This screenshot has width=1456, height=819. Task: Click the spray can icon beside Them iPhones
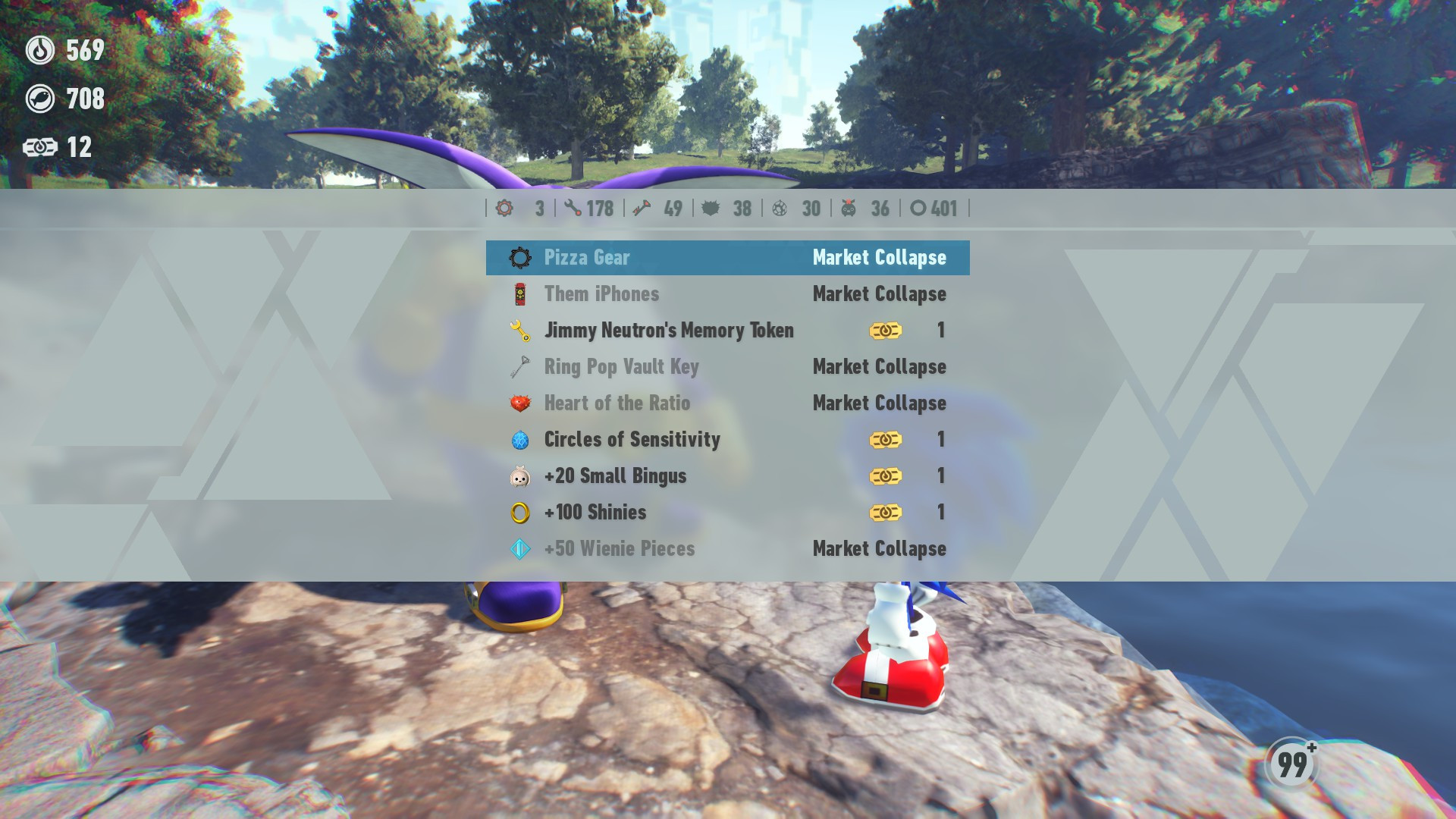[x=519, y=294]
